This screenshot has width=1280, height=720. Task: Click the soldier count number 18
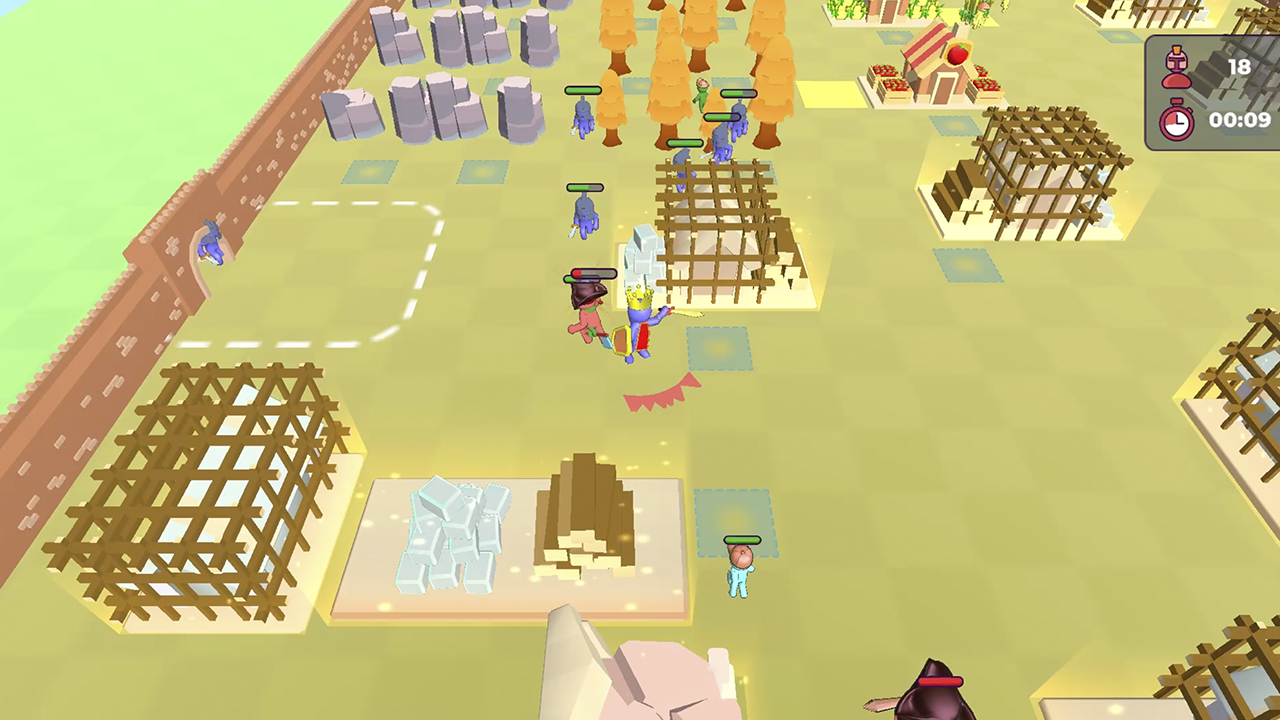click(1239, 67)
